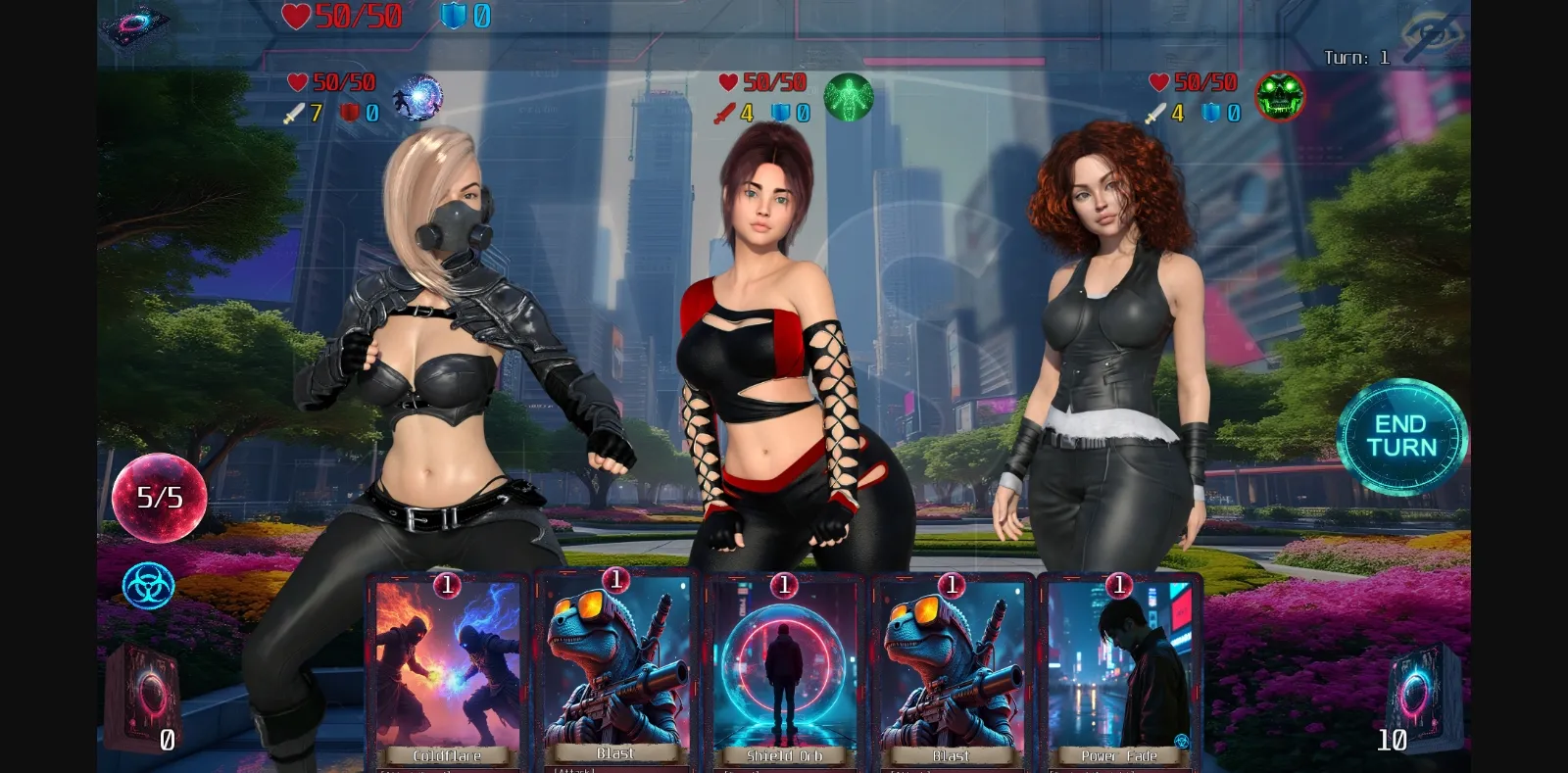Viewport: 1568px width, 773px height.
Task: Click the END TURN button
Action: coord(1401,435)
